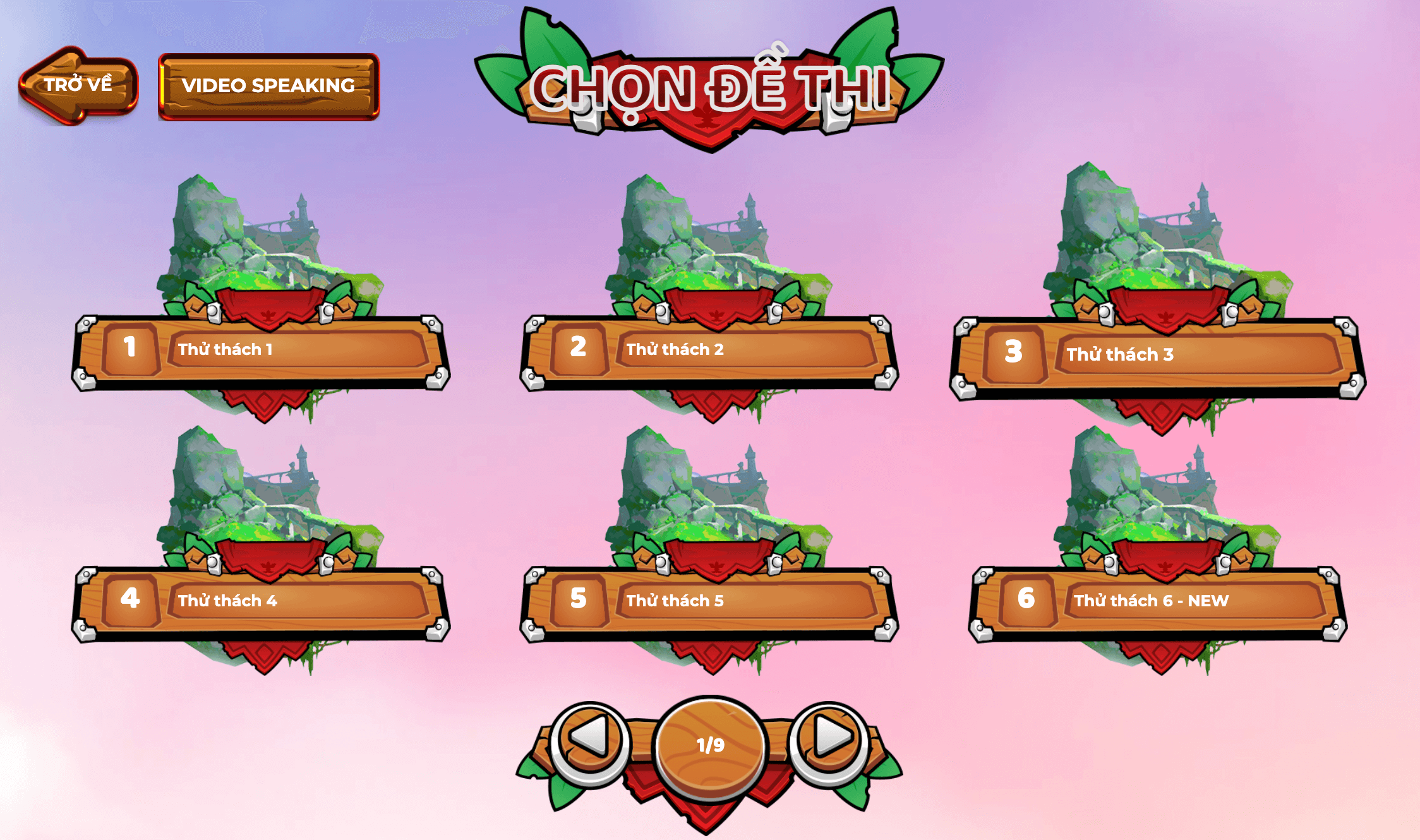Open Thử thách 5
The width and height of the screenshot is (1420, 840).
(x=709, y=601)
